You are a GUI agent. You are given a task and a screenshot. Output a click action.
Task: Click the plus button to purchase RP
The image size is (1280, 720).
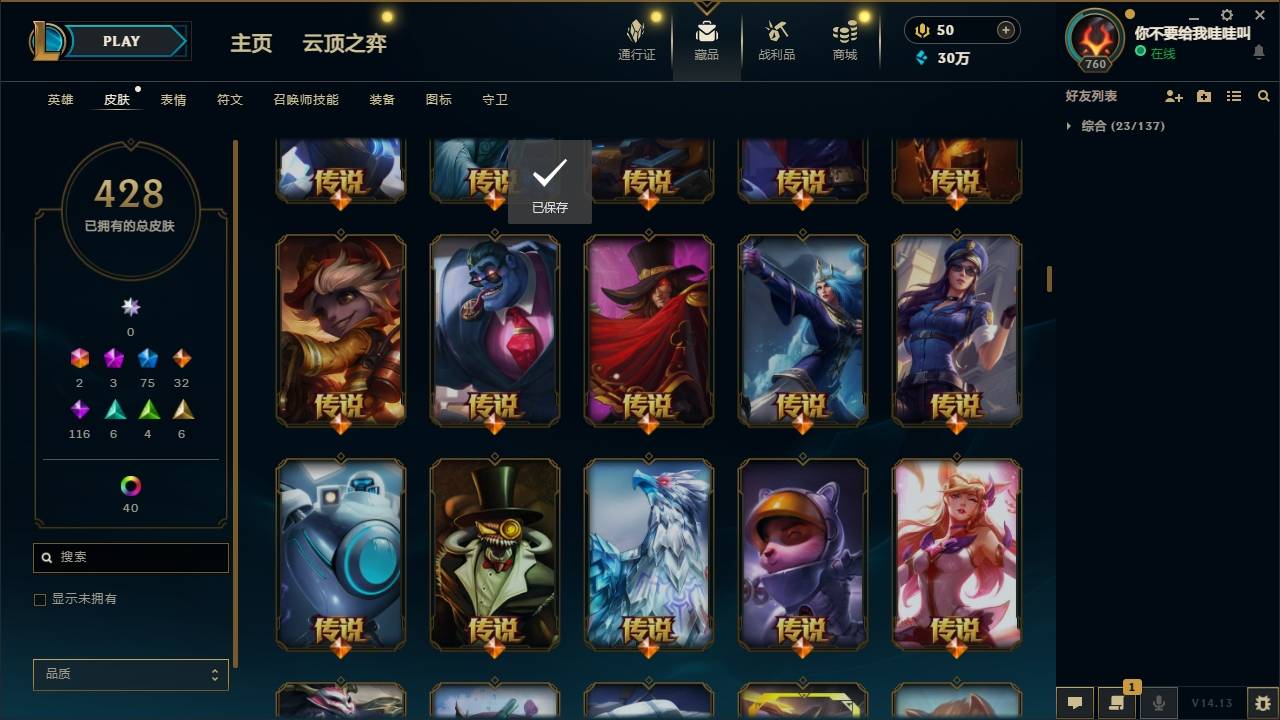coord(1006,30)
